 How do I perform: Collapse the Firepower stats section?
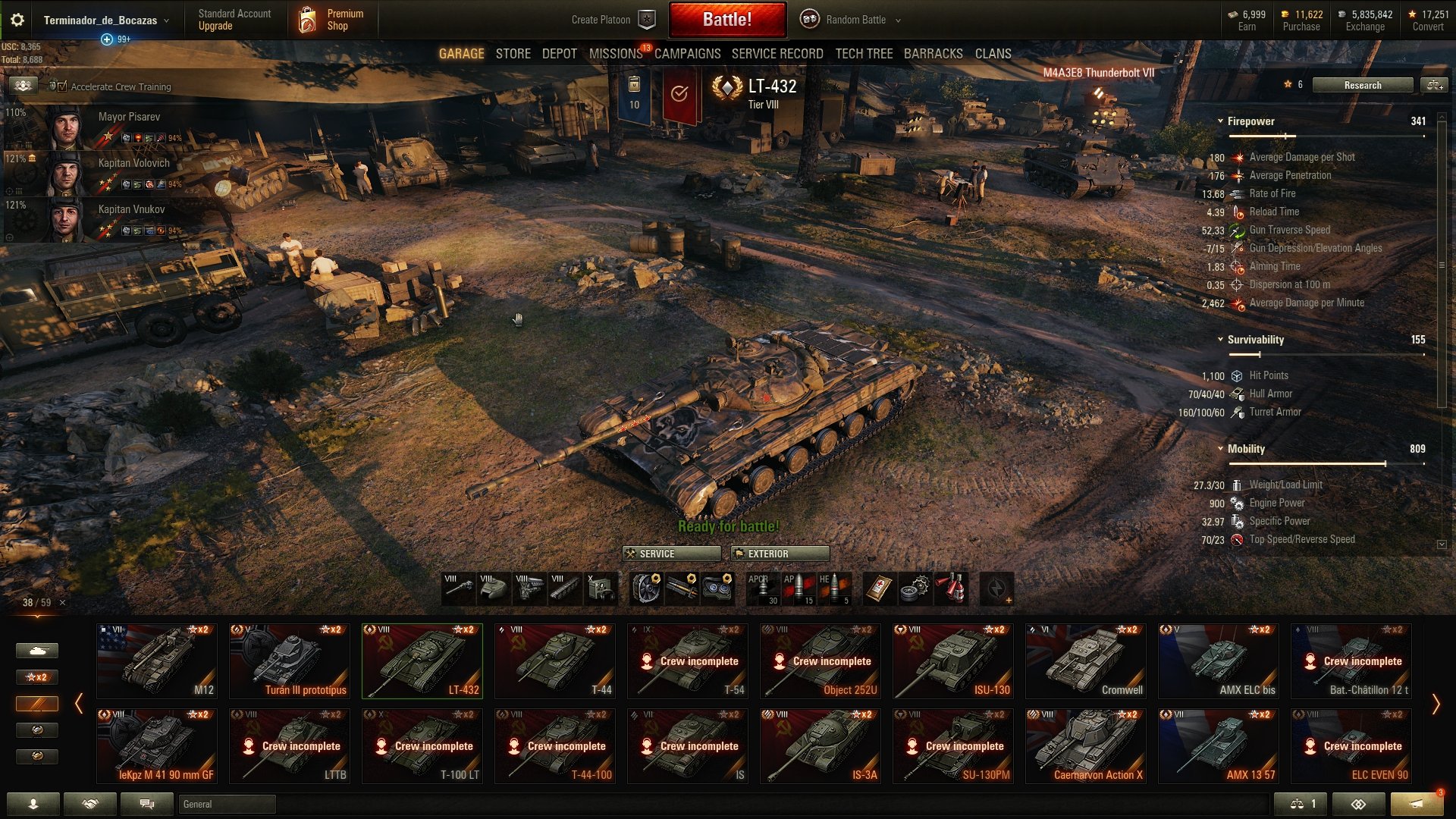point(1220,121)
